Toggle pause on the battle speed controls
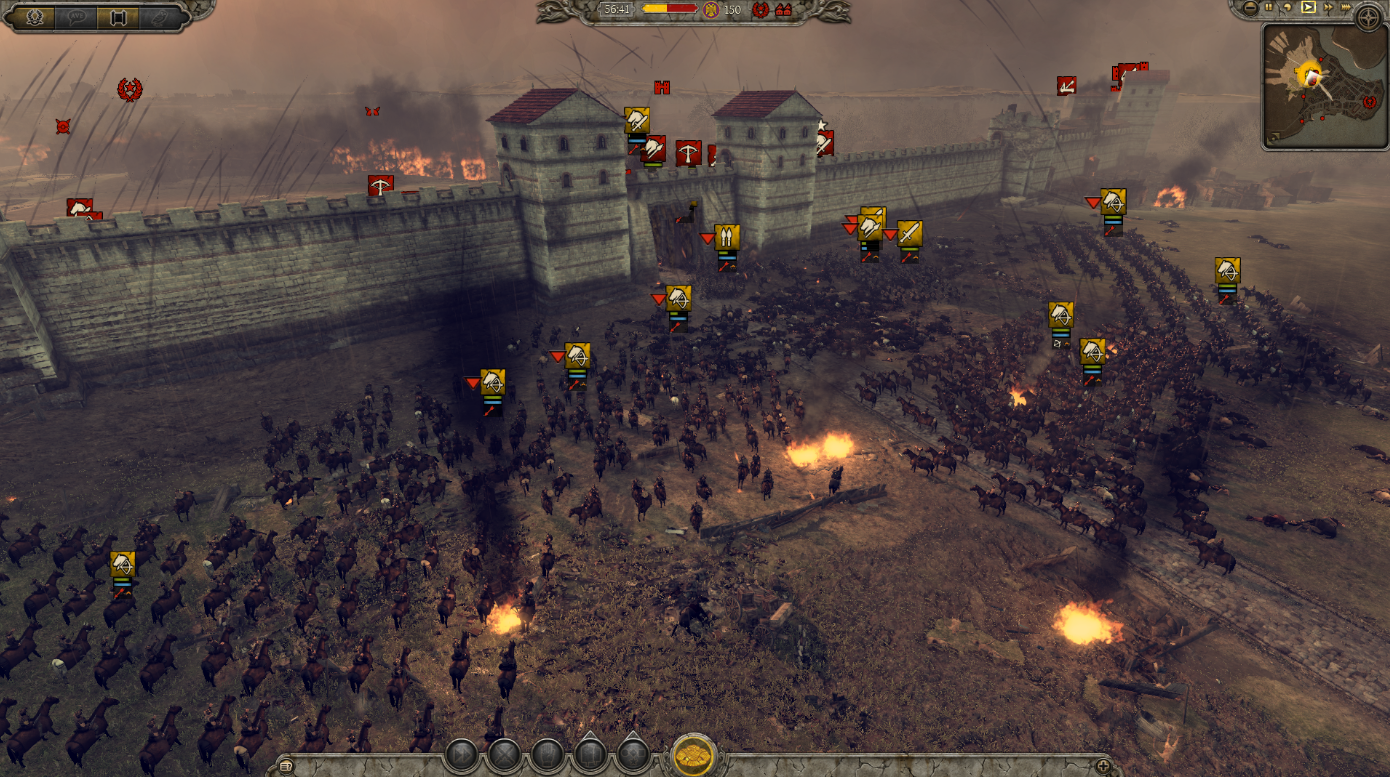The height and width of the screenshot is (777, 1390). coord(1269,8)
